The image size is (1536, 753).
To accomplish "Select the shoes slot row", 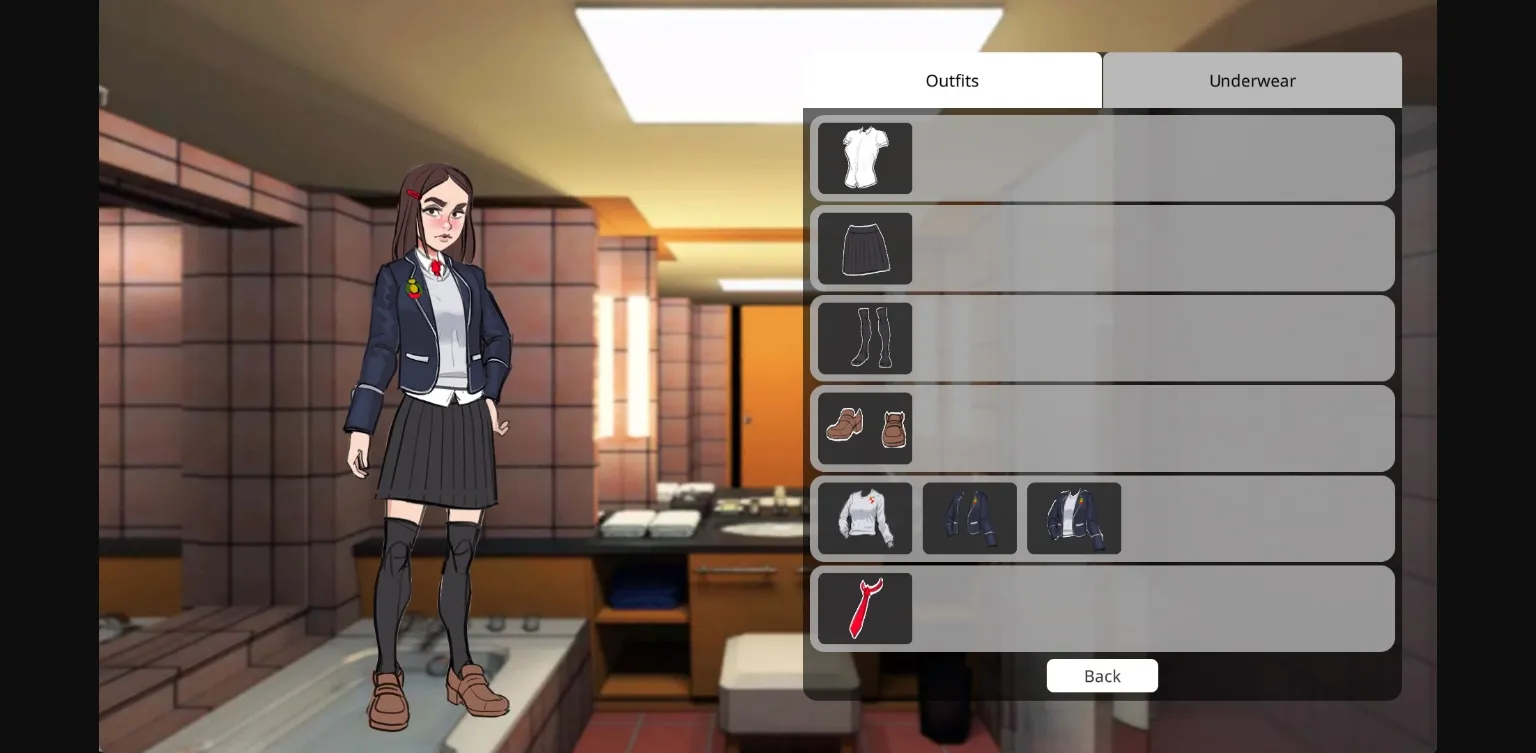I will tap(1150, 428).
